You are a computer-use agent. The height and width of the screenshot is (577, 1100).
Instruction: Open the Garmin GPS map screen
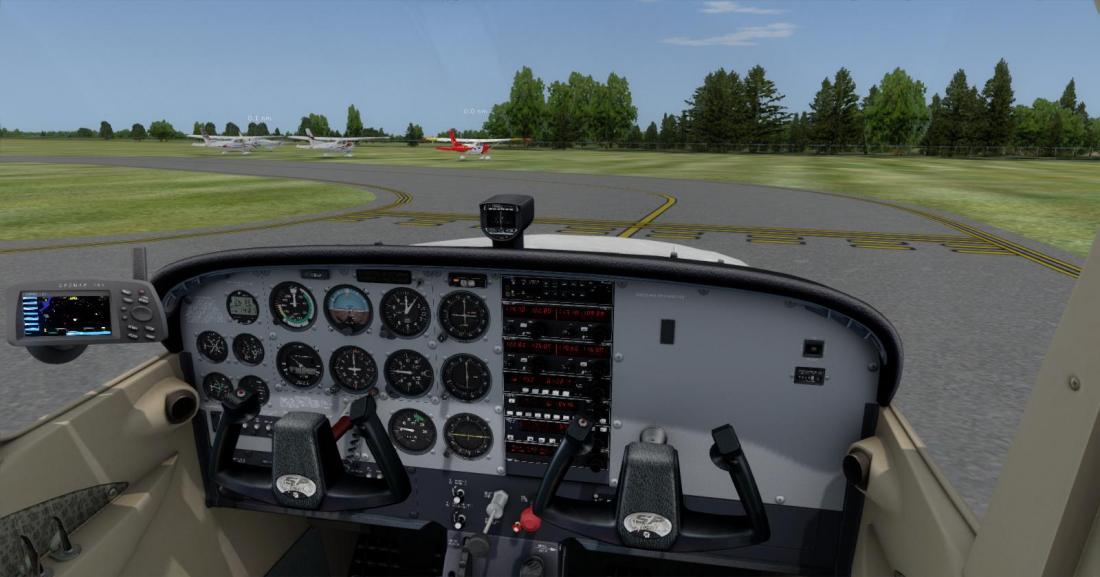[65, 313]
